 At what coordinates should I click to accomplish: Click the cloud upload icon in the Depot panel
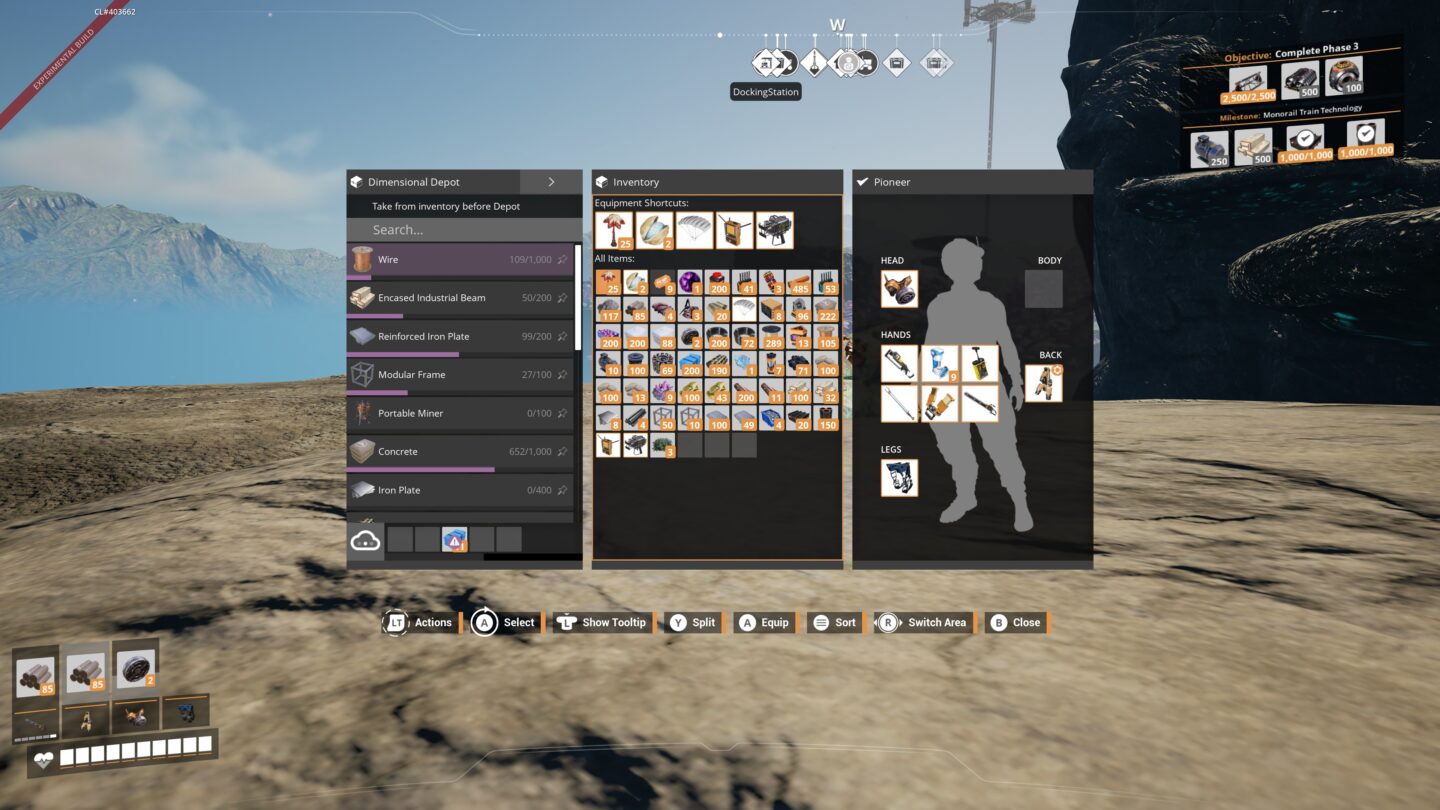tap(365, 539)
